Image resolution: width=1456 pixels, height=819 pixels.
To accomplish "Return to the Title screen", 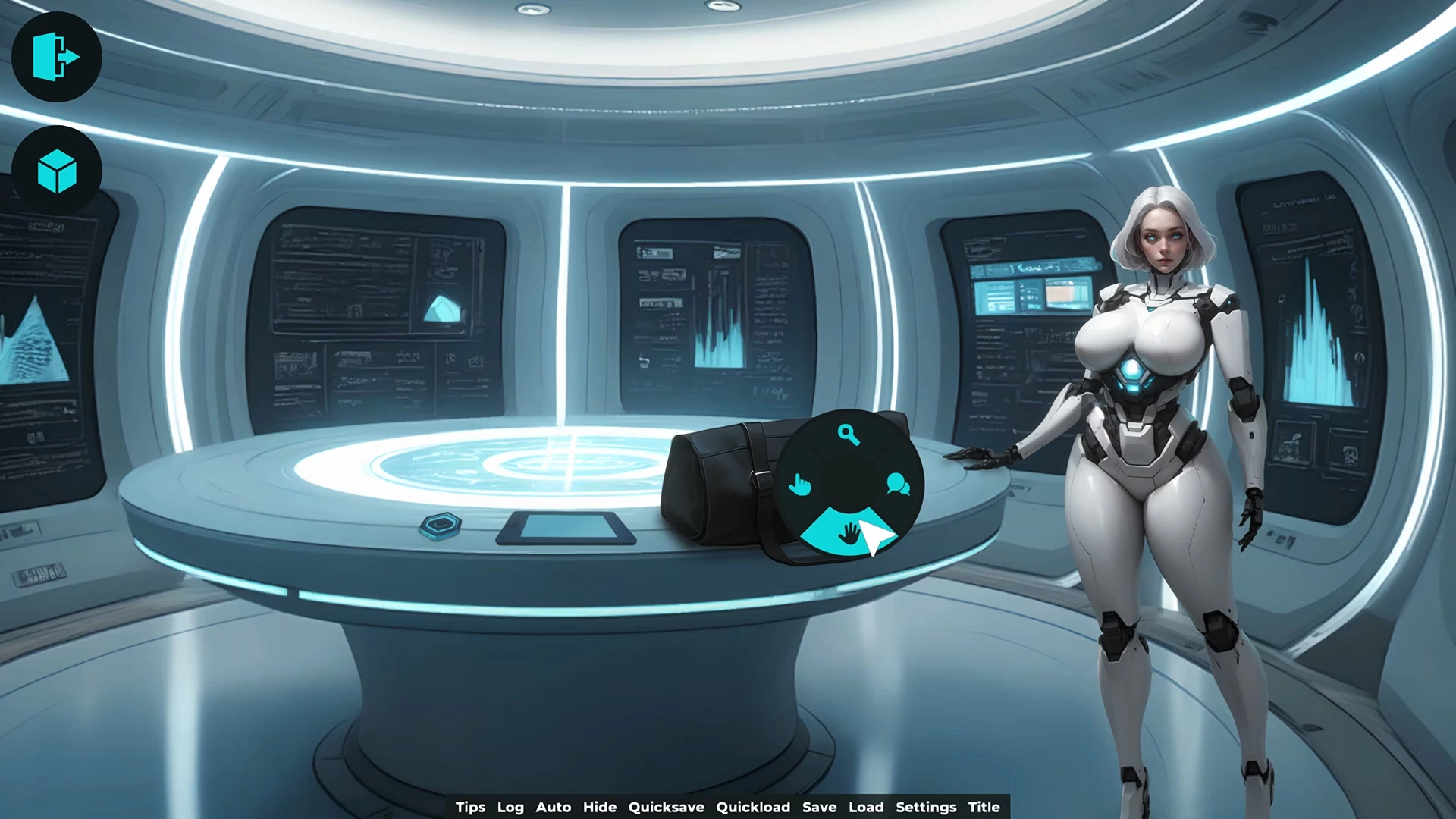I will [984, 807].
